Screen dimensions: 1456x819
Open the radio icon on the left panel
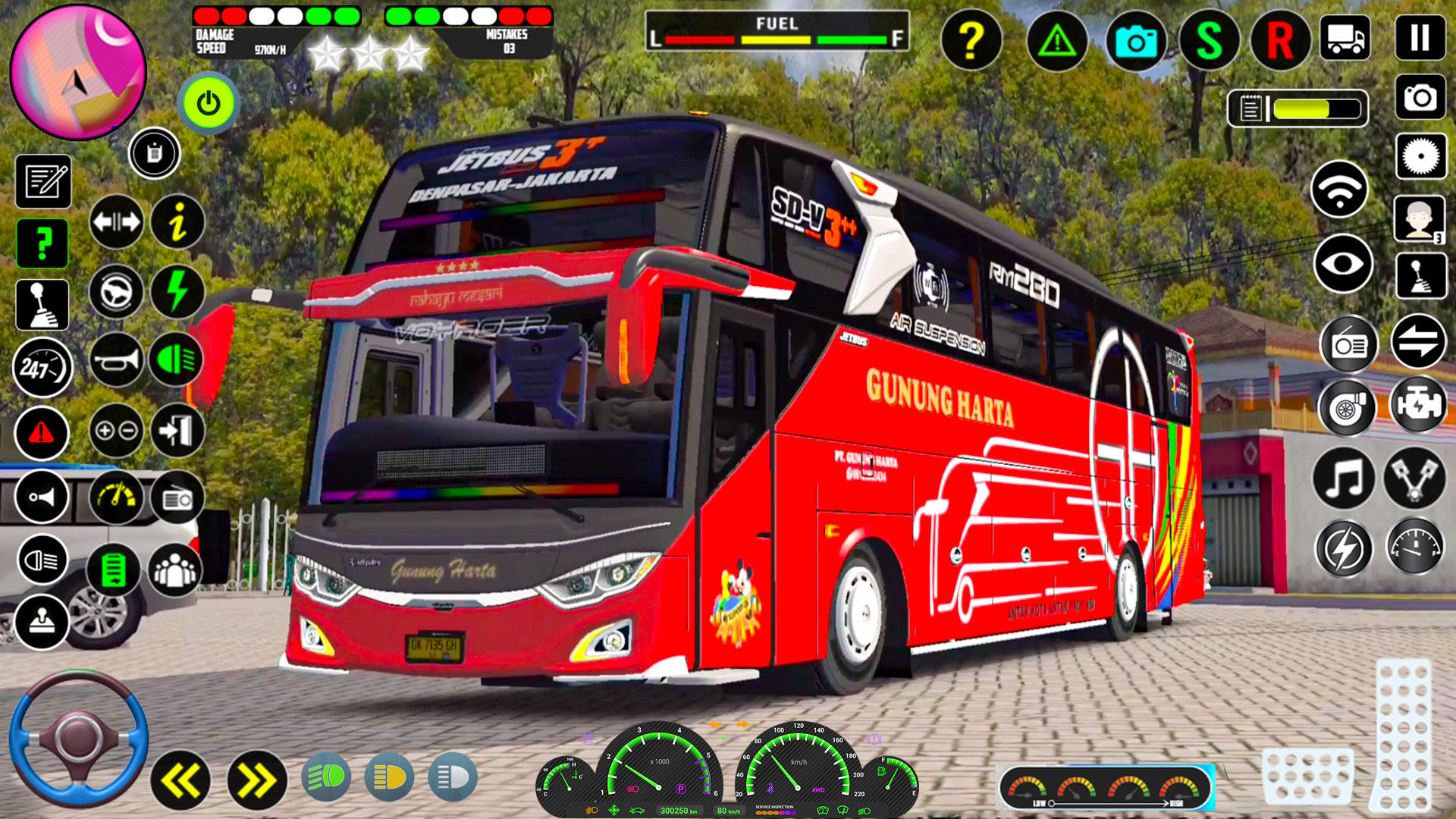(176, 497)
